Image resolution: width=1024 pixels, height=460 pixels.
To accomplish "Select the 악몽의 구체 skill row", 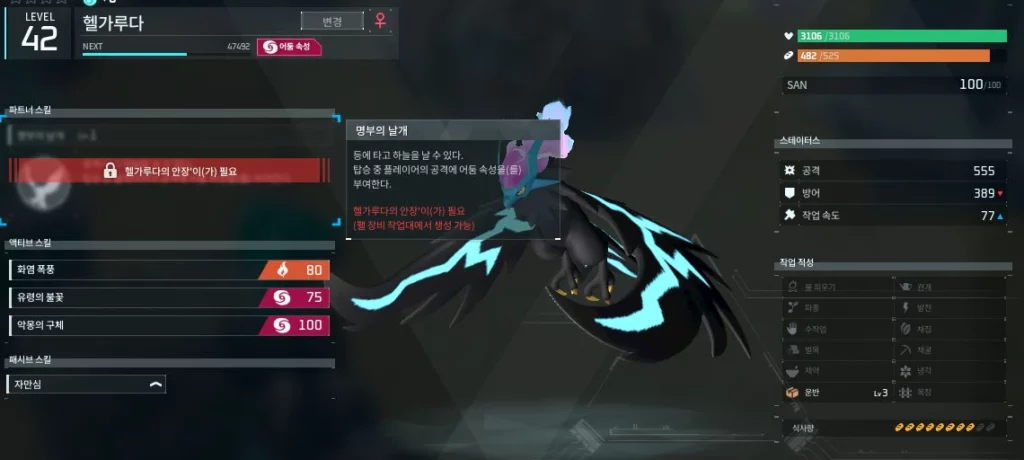I will pos(169,325).
